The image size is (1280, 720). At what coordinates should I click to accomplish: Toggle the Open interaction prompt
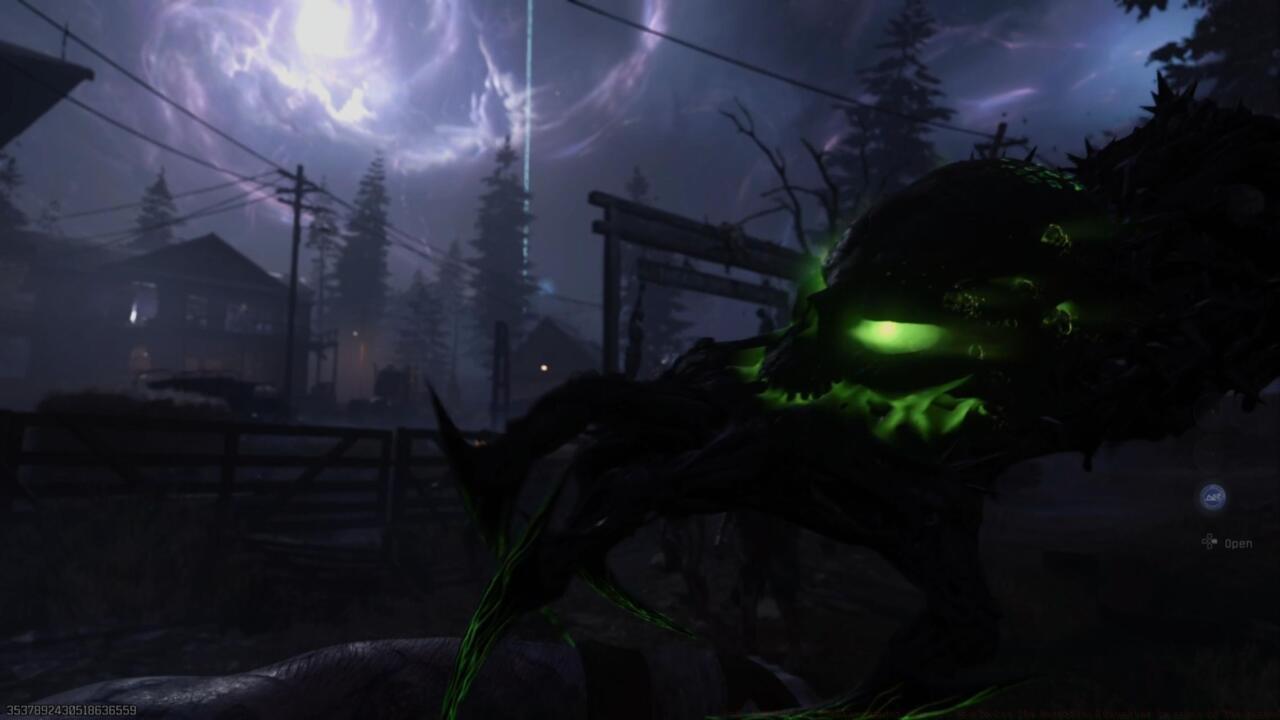click(x=1238, y=542)
